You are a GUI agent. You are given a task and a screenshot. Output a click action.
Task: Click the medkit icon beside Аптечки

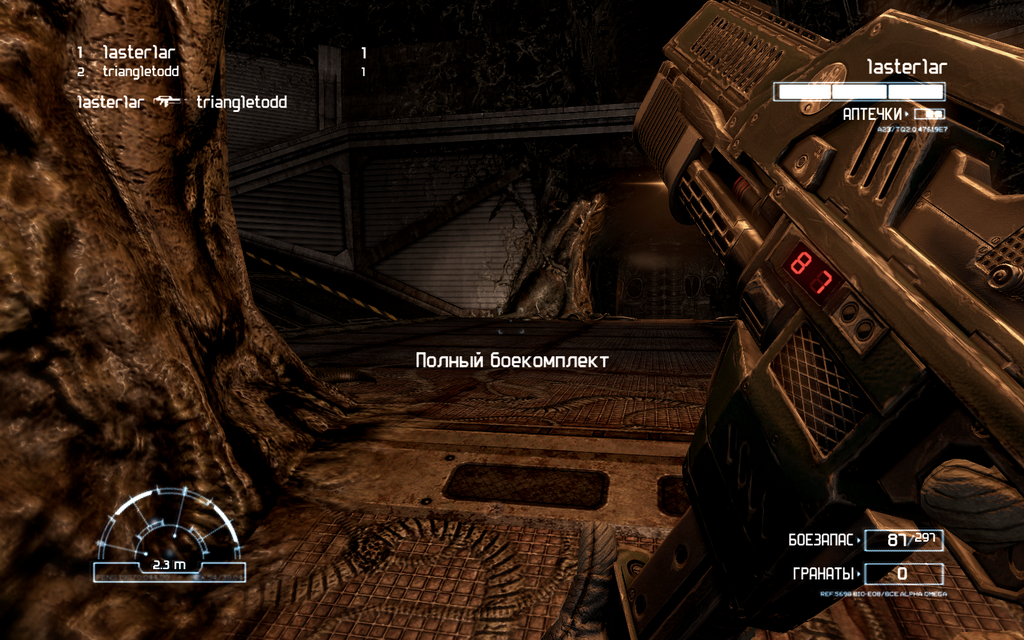click(929, 115)
